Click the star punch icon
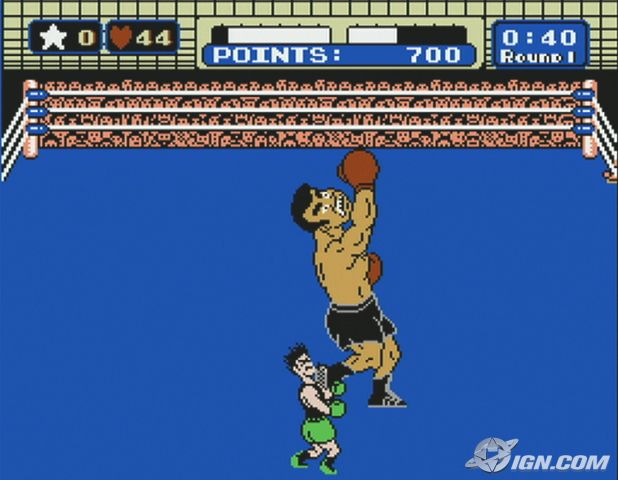Screen dimensions: 618x480 pos(52,39)
